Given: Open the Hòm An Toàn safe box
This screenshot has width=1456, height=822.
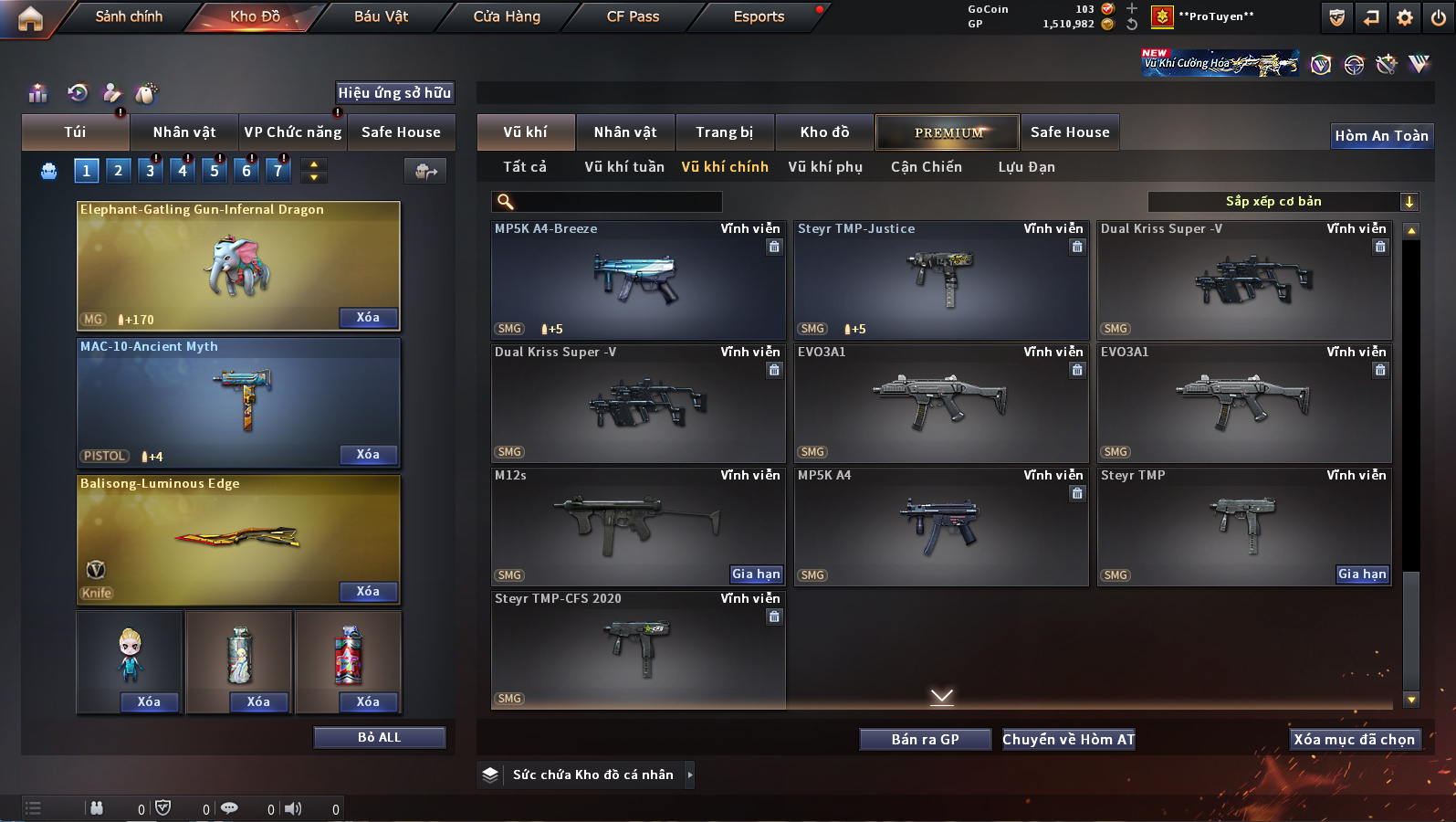Looking at the screenshot, I should (x=1381, y=136).
